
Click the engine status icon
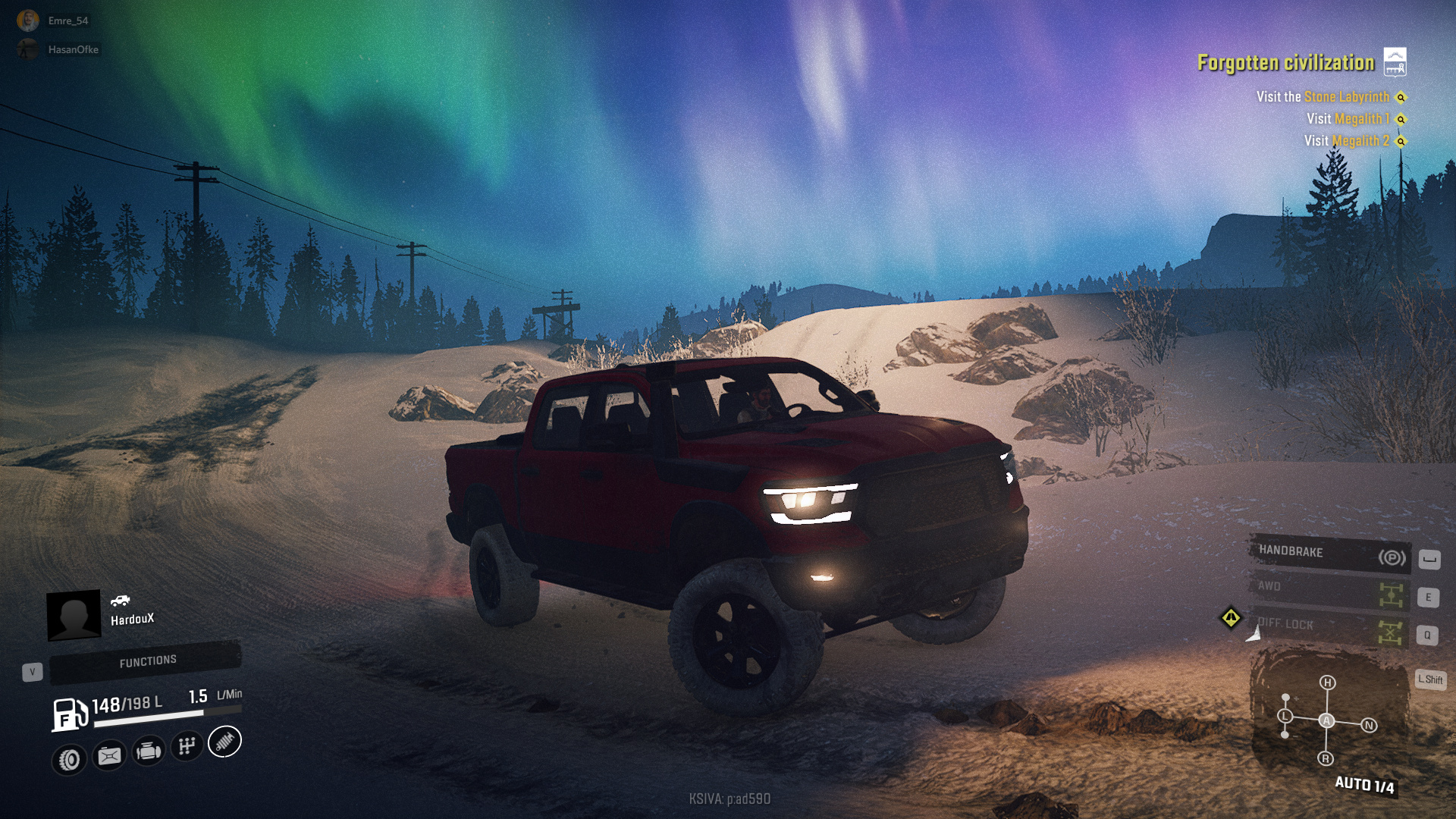tap(148, 752)
